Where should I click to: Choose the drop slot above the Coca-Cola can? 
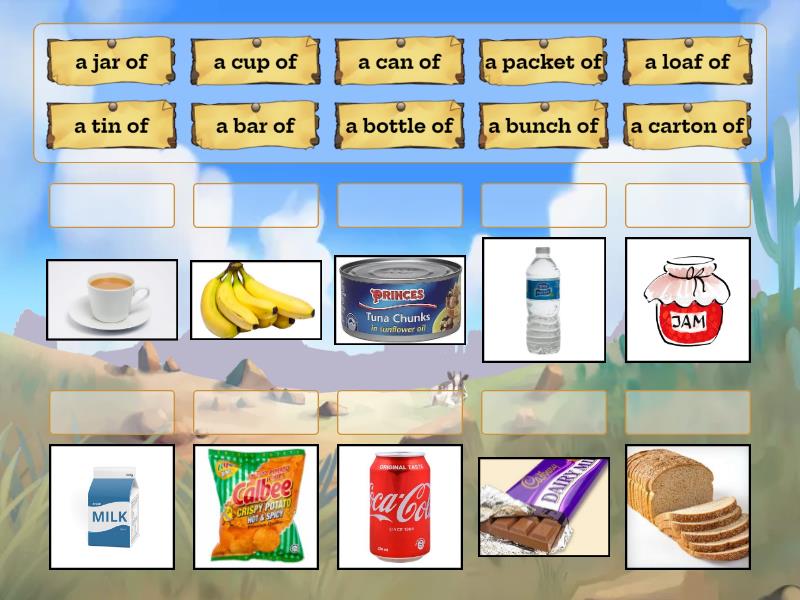pos(399,412)
